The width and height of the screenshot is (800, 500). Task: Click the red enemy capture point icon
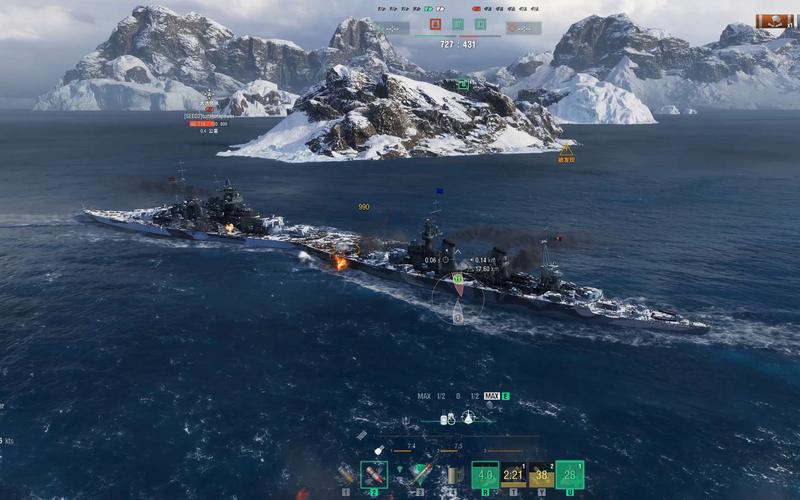click(x=437, y=24)
